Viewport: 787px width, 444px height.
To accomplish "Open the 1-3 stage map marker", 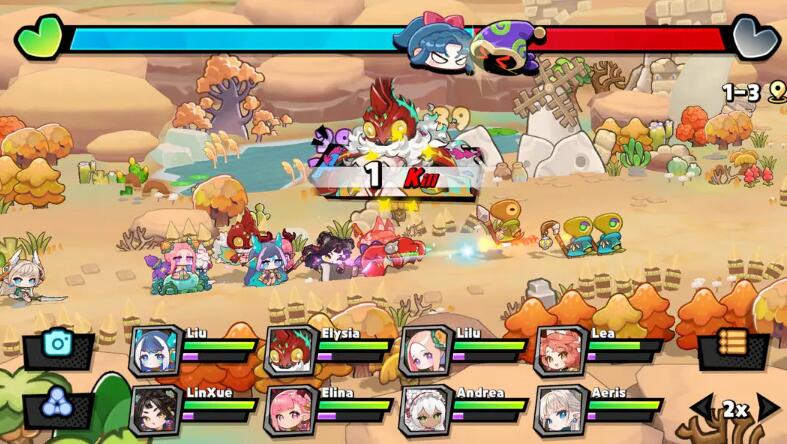I will [x=754, y=93].
